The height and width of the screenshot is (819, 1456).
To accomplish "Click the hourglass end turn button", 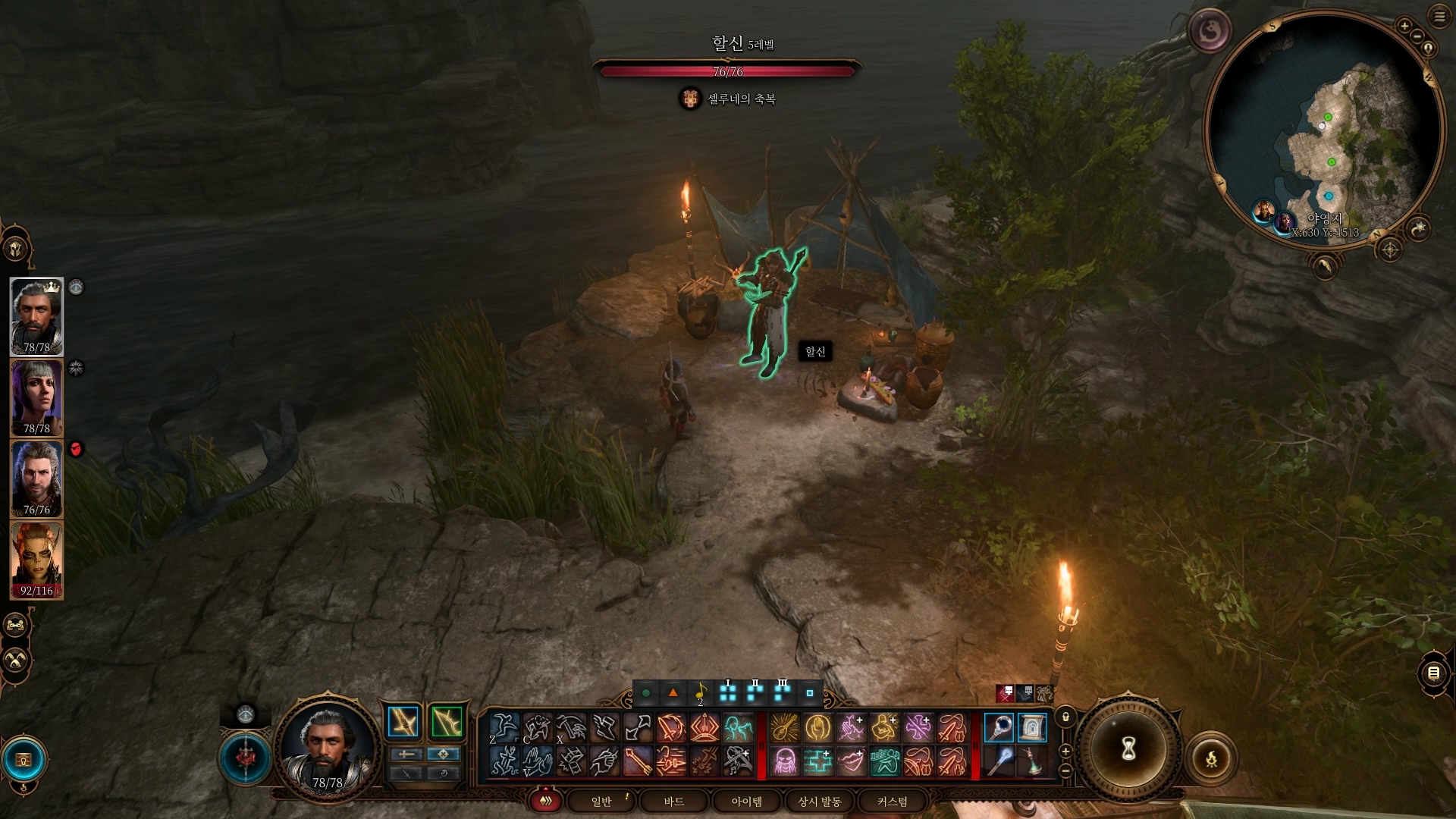I will 1128,749.
